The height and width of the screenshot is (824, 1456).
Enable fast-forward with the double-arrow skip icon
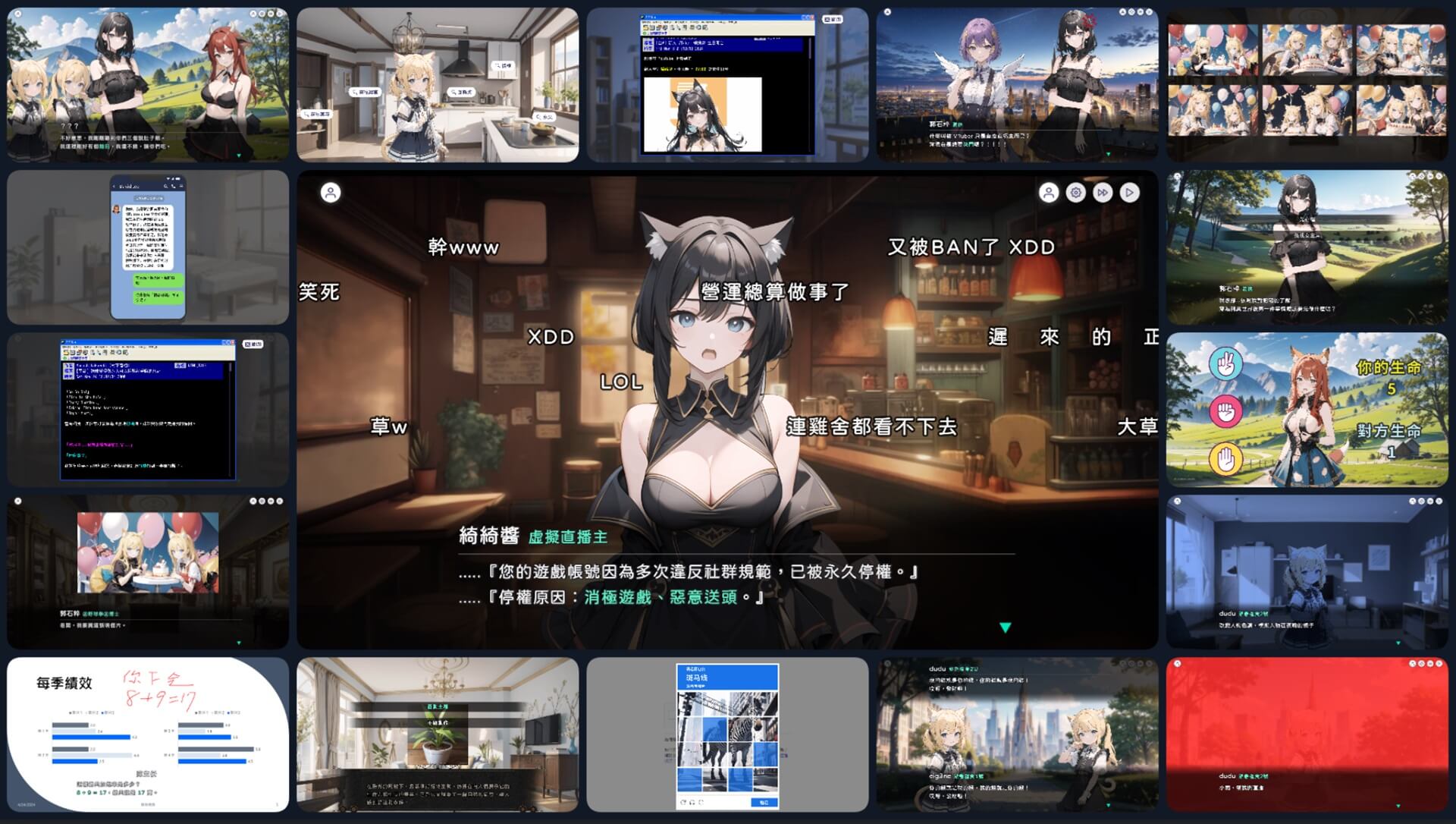1103,192
